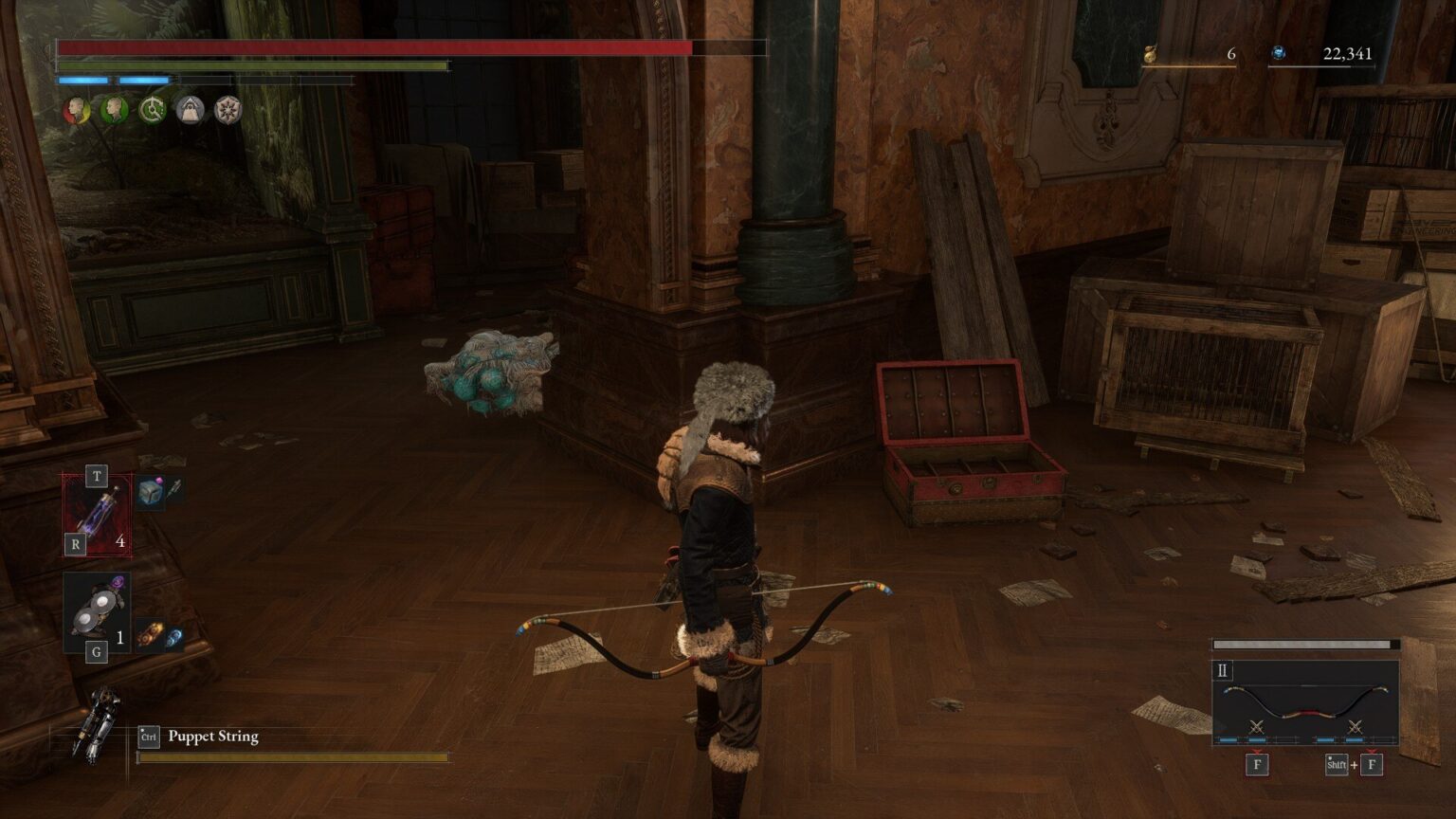Click the green head regeneration buff icon
The width and height of the screenshot is (1456, 819).
coord(112,109)
